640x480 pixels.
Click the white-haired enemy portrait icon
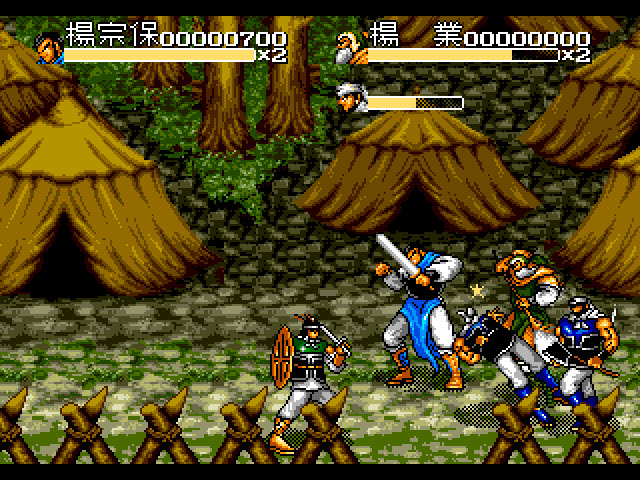coord(351,98)
